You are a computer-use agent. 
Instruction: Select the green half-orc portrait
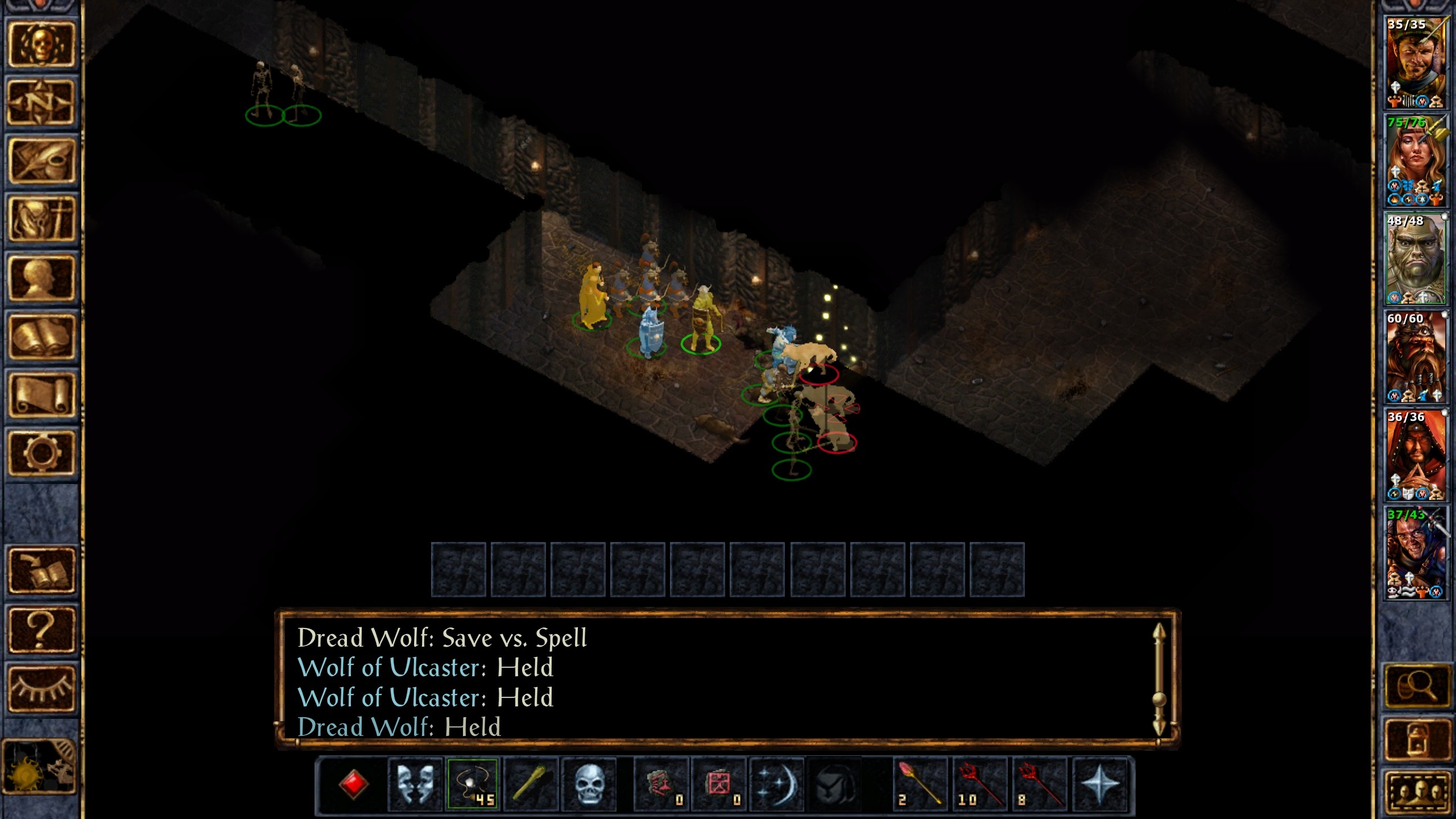click(x=1414, y=259)
